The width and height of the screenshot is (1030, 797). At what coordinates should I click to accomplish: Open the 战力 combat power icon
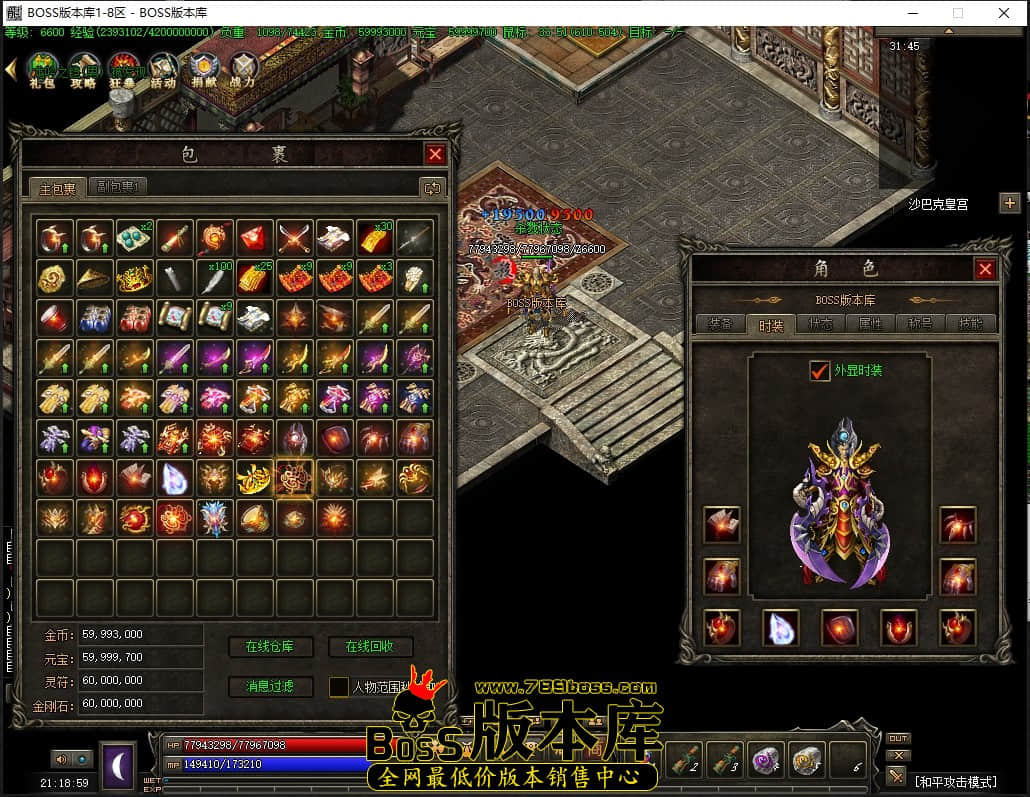coord(243,72)
